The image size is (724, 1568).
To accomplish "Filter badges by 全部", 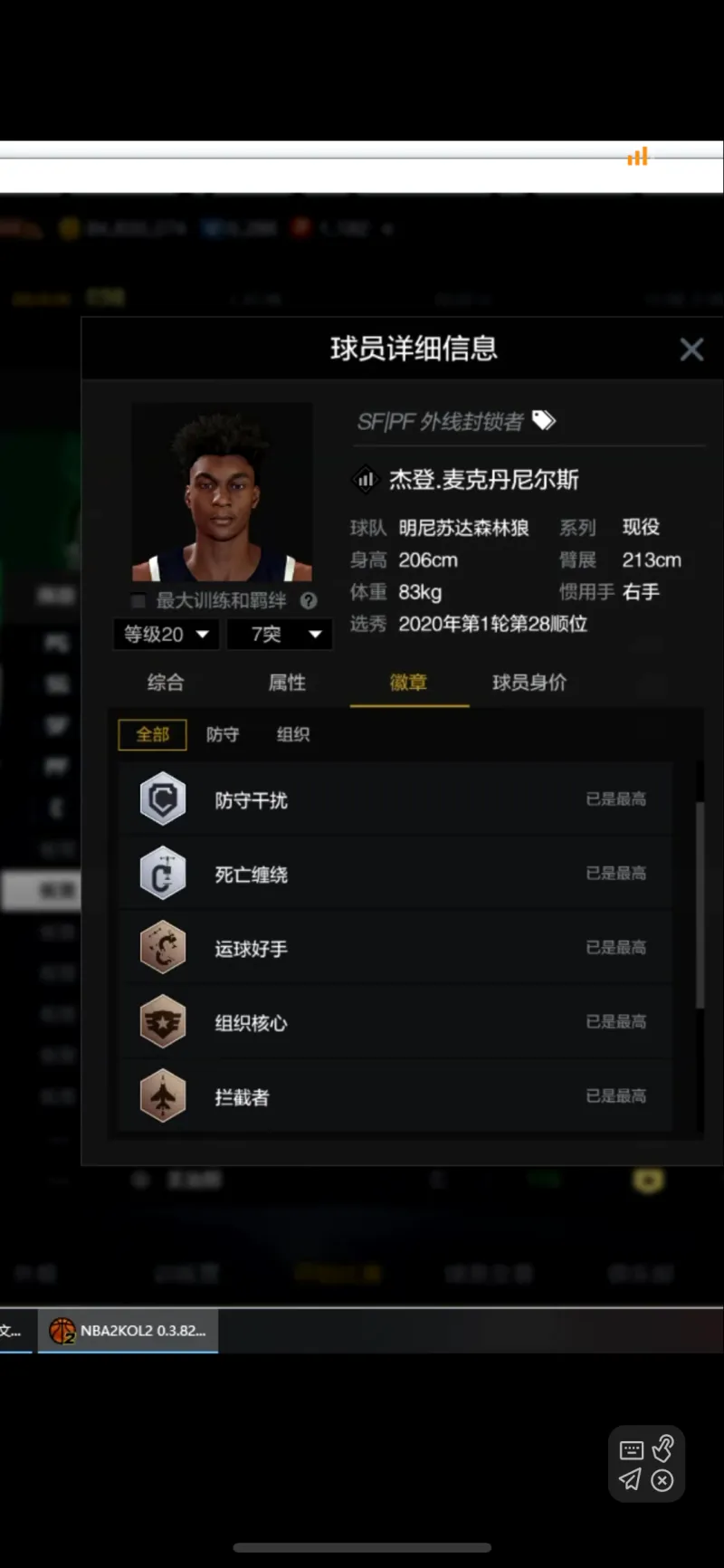I will [x=152, y=734].
